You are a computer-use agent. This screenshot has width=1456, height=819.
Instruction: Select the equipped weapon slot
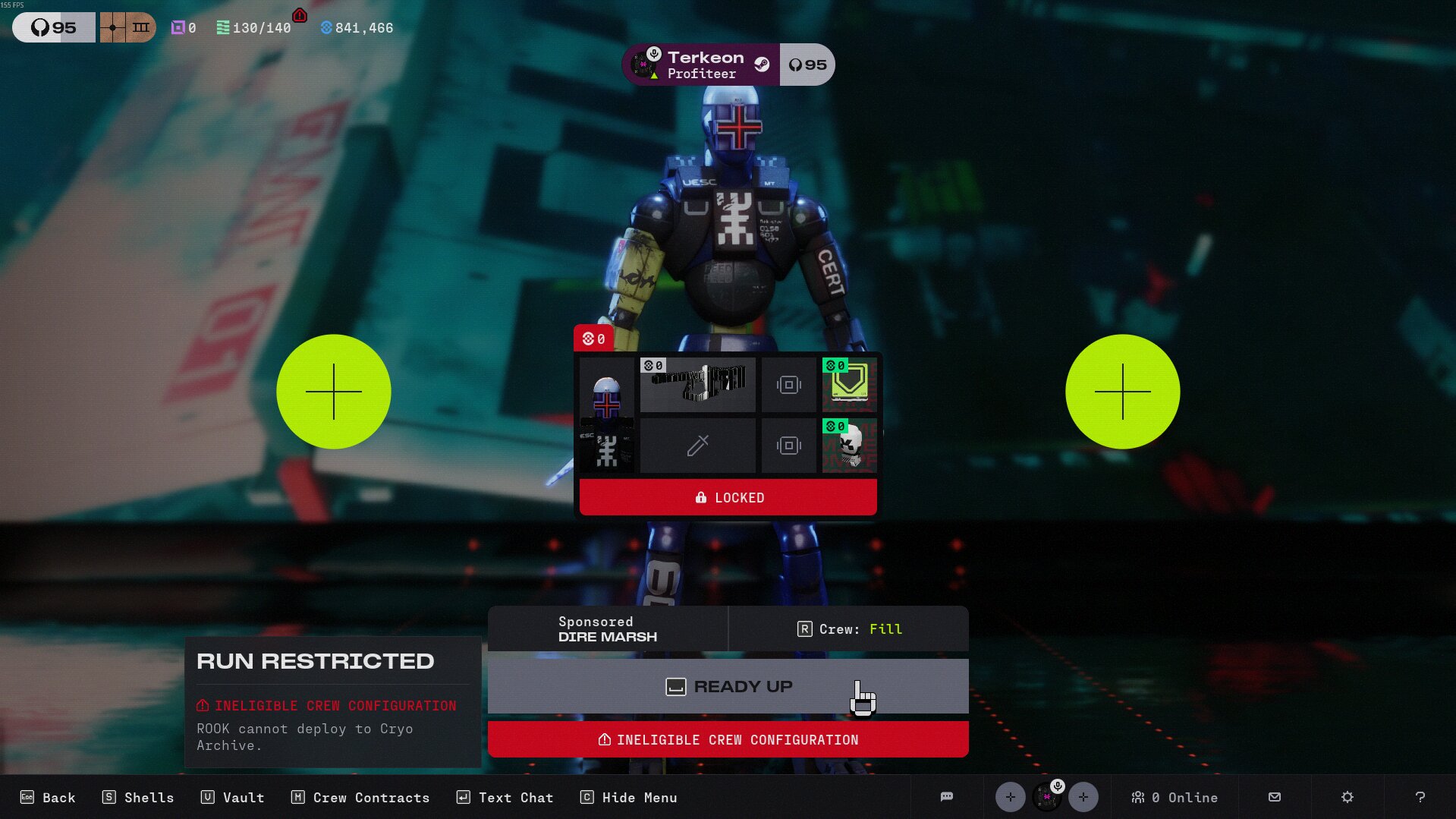point(697,385)
